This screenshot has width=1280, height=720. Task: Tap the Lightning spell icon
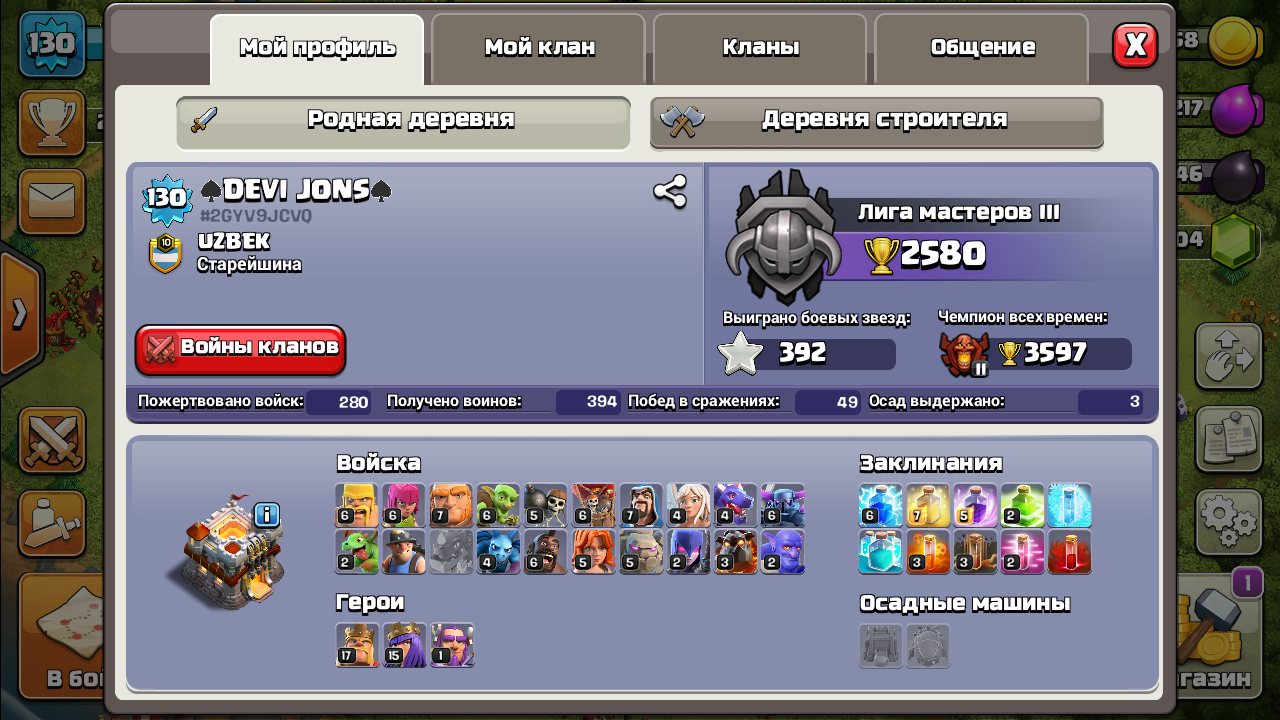(880, 505)
